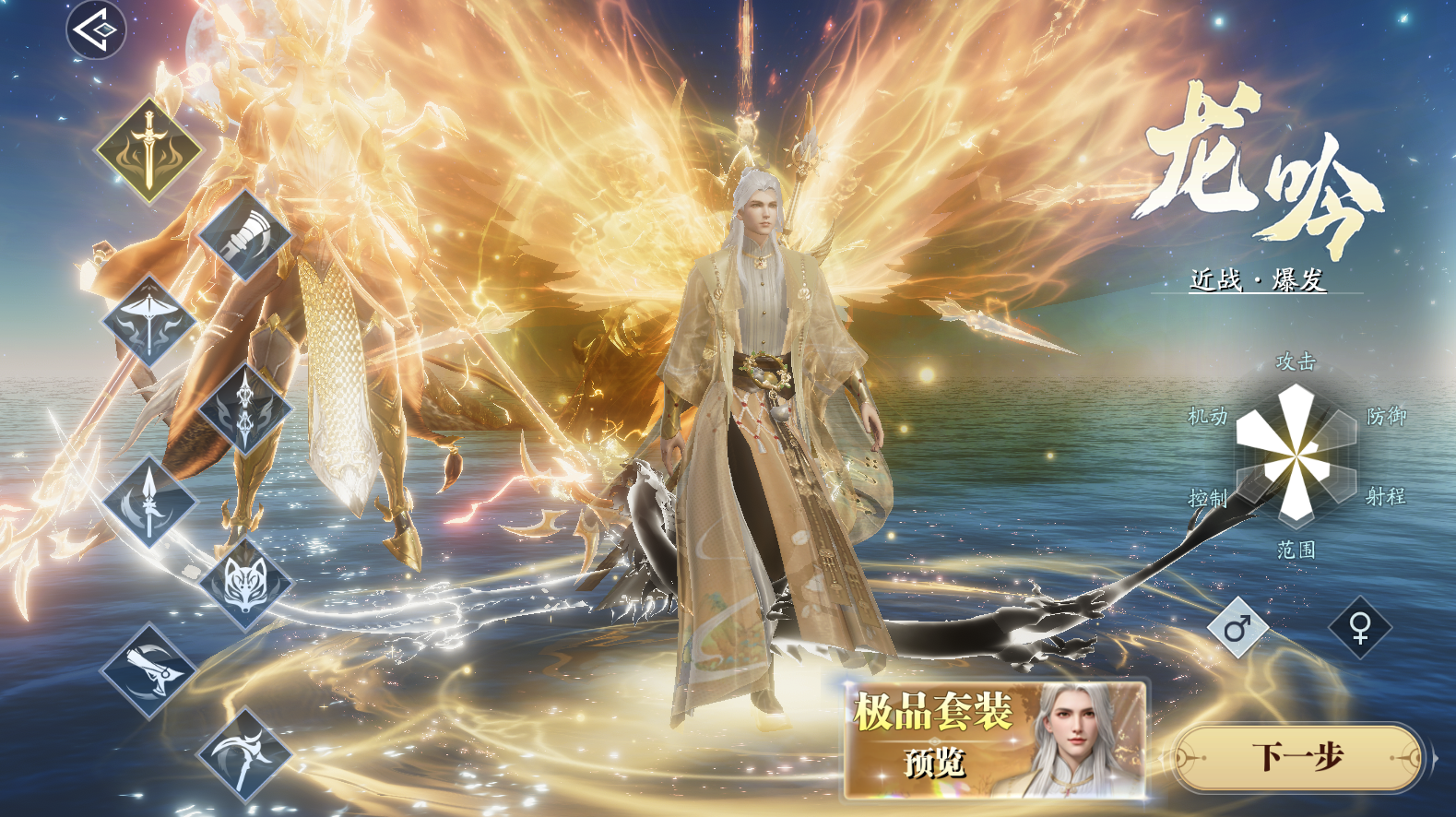The image size is (1456, 817).
Task: Click the center of the stat radar chart
Action: click(x=1297, y=456)
